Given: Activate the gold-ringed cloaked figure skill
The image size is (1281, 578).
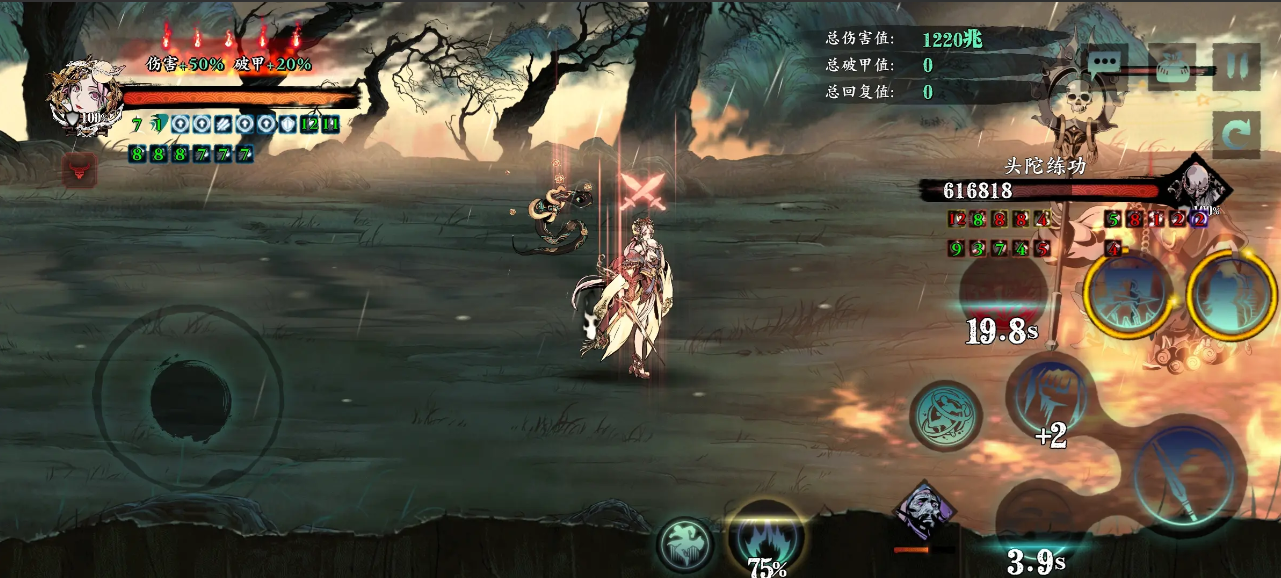Looking at the screenshot, I should point(1230,296).
